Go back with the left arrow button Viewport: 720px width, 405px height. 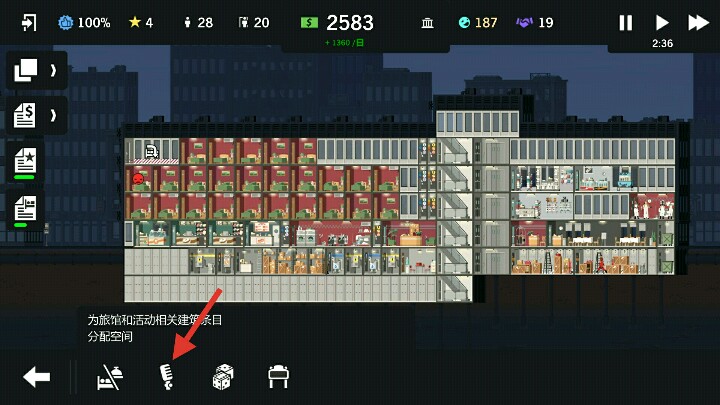point(37,377)
